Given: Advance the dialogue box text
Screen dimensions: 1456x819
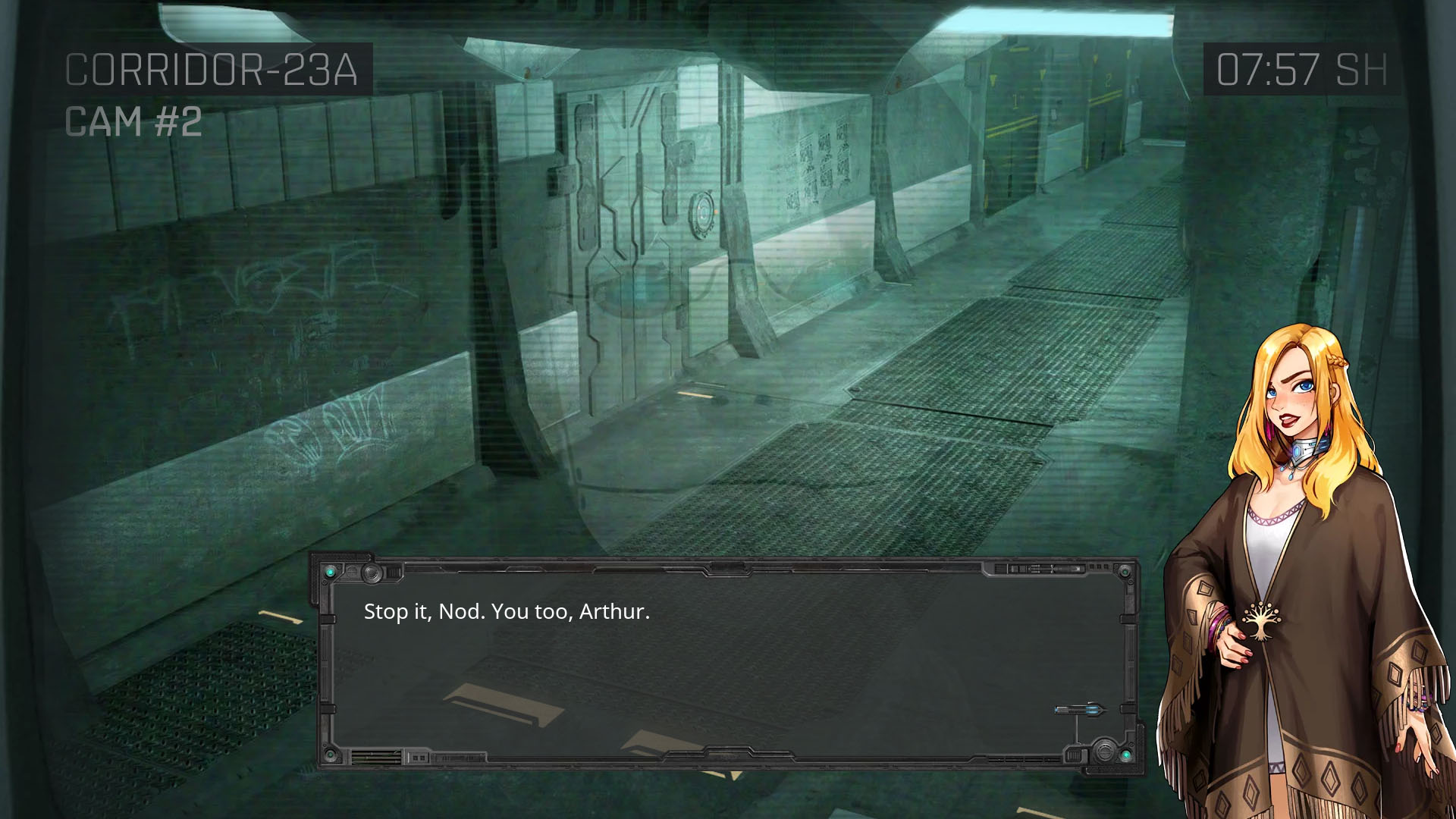Looking at the screenshot, I should pos(728,661).
